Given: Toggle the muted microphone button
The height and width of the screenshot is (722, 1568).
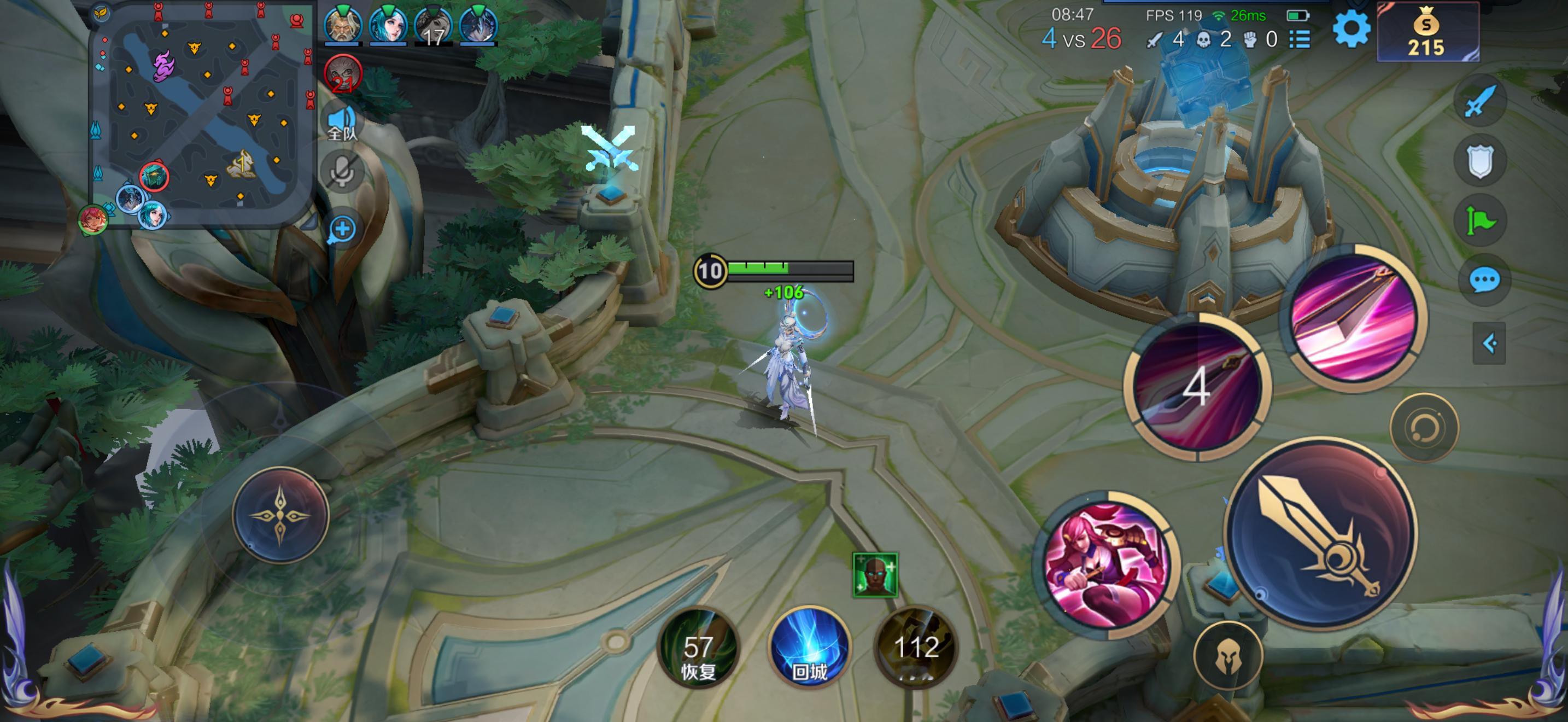Looking at the screenshot, I should tap(342, 171).
